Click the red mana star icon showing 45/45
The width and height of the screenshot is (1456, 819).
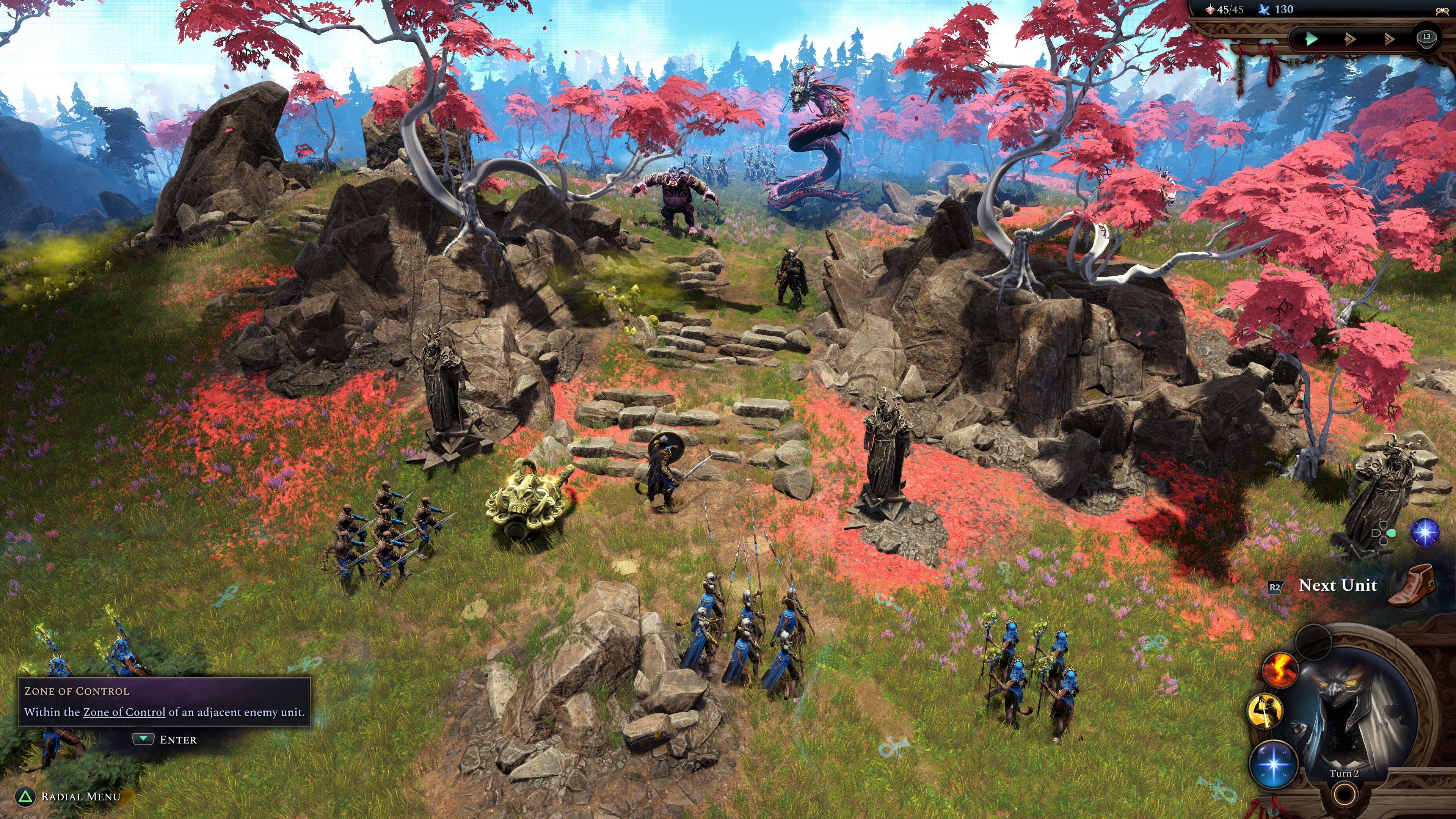[1211, 9]
